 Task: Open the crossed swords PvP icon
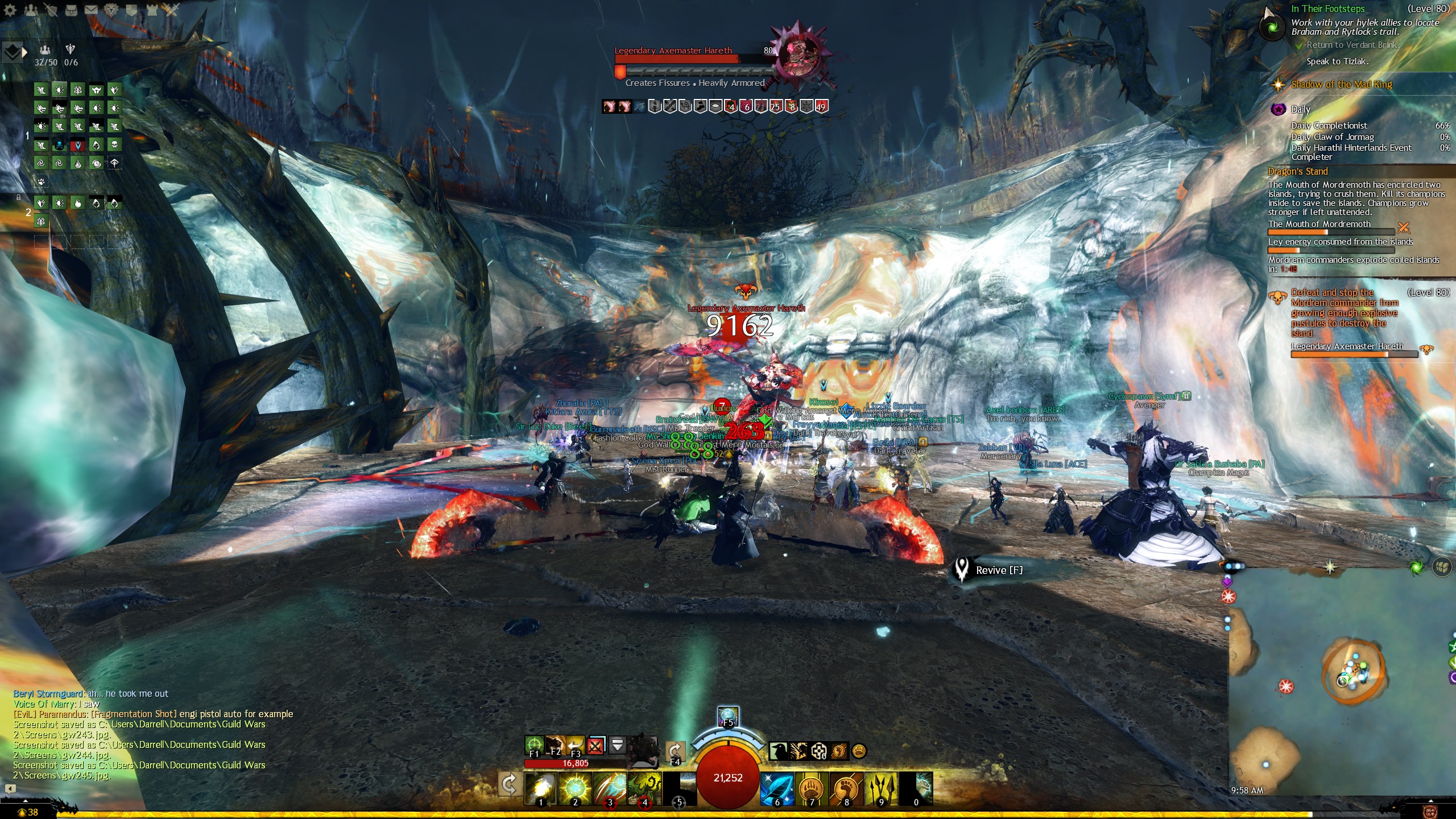(171, 10)
